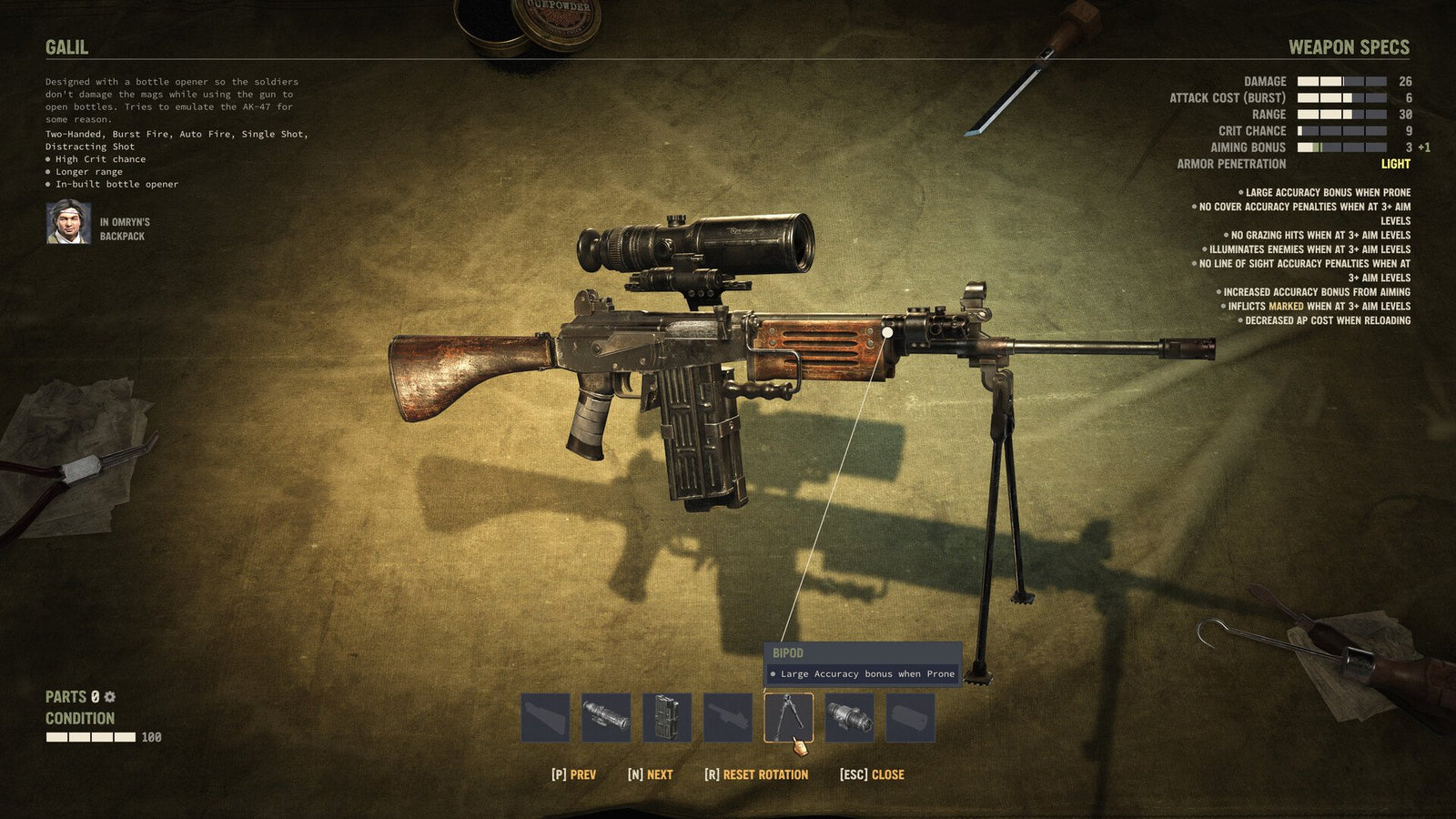Click the BIPOD tooltip popup
1456x819 pixels.
863,662
